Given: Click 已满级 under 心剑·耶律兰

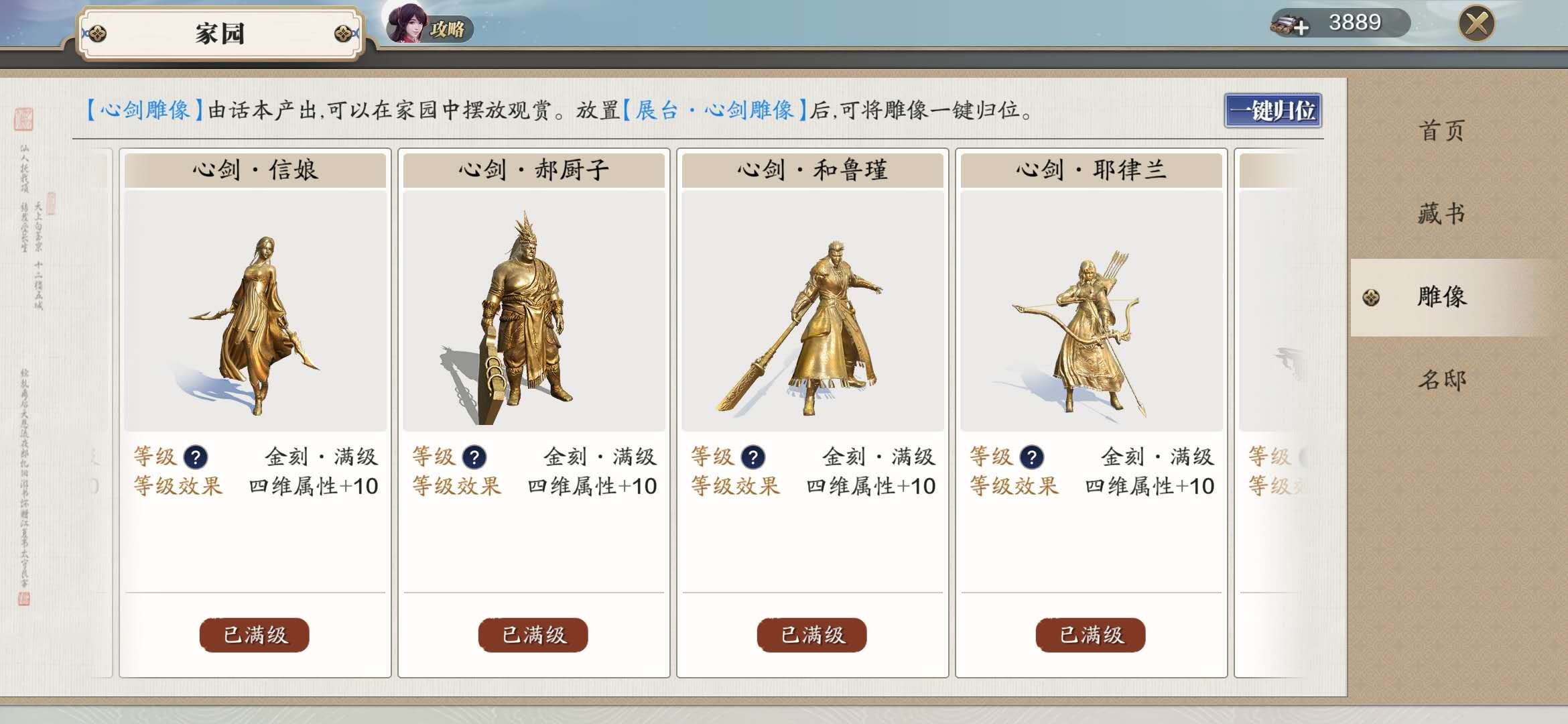Looking at the screenshot, I should 1090,635.
